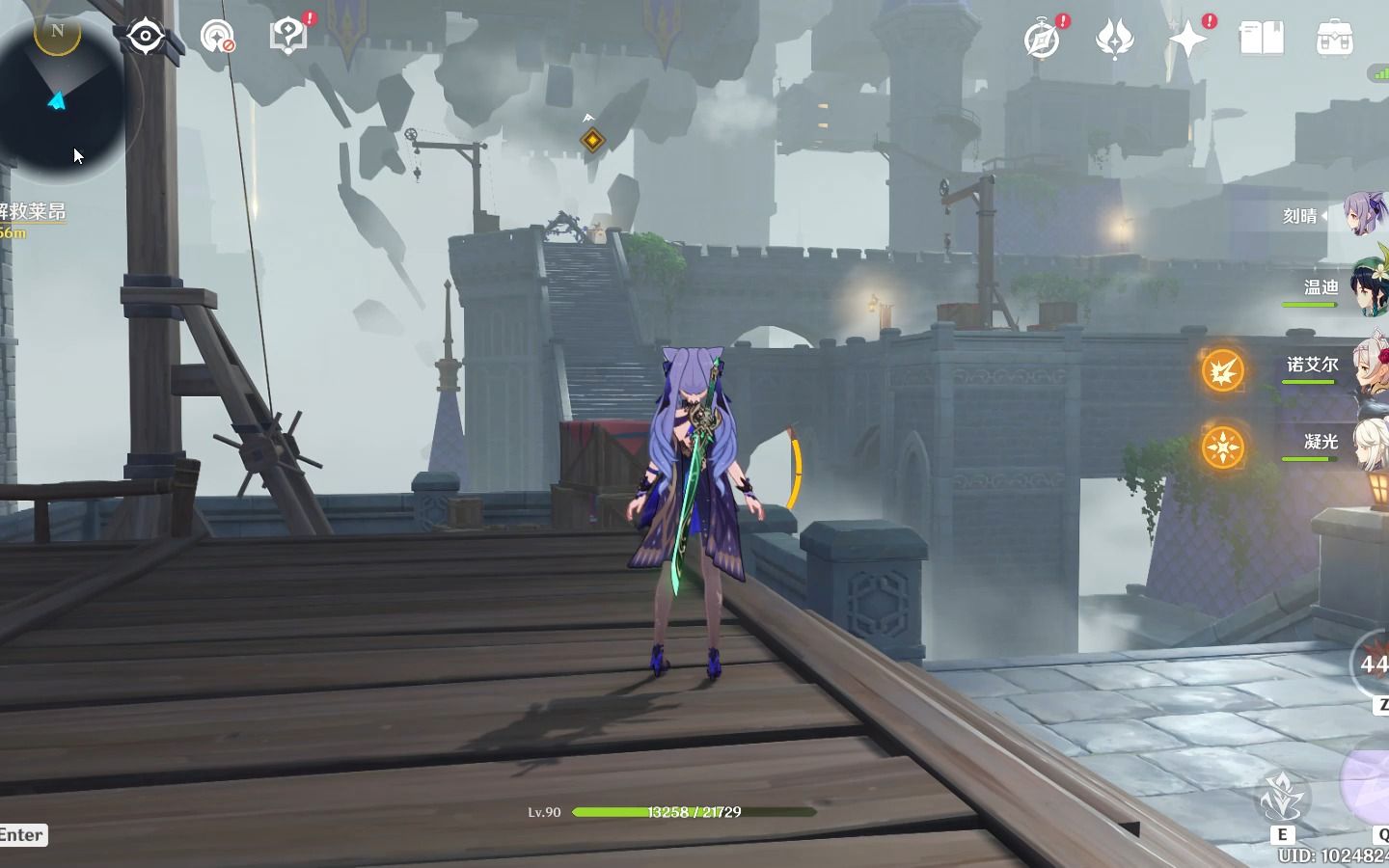Open the elemental sight eye icon
Viewport: 1389px width, 868px height.
click(146, 38)
